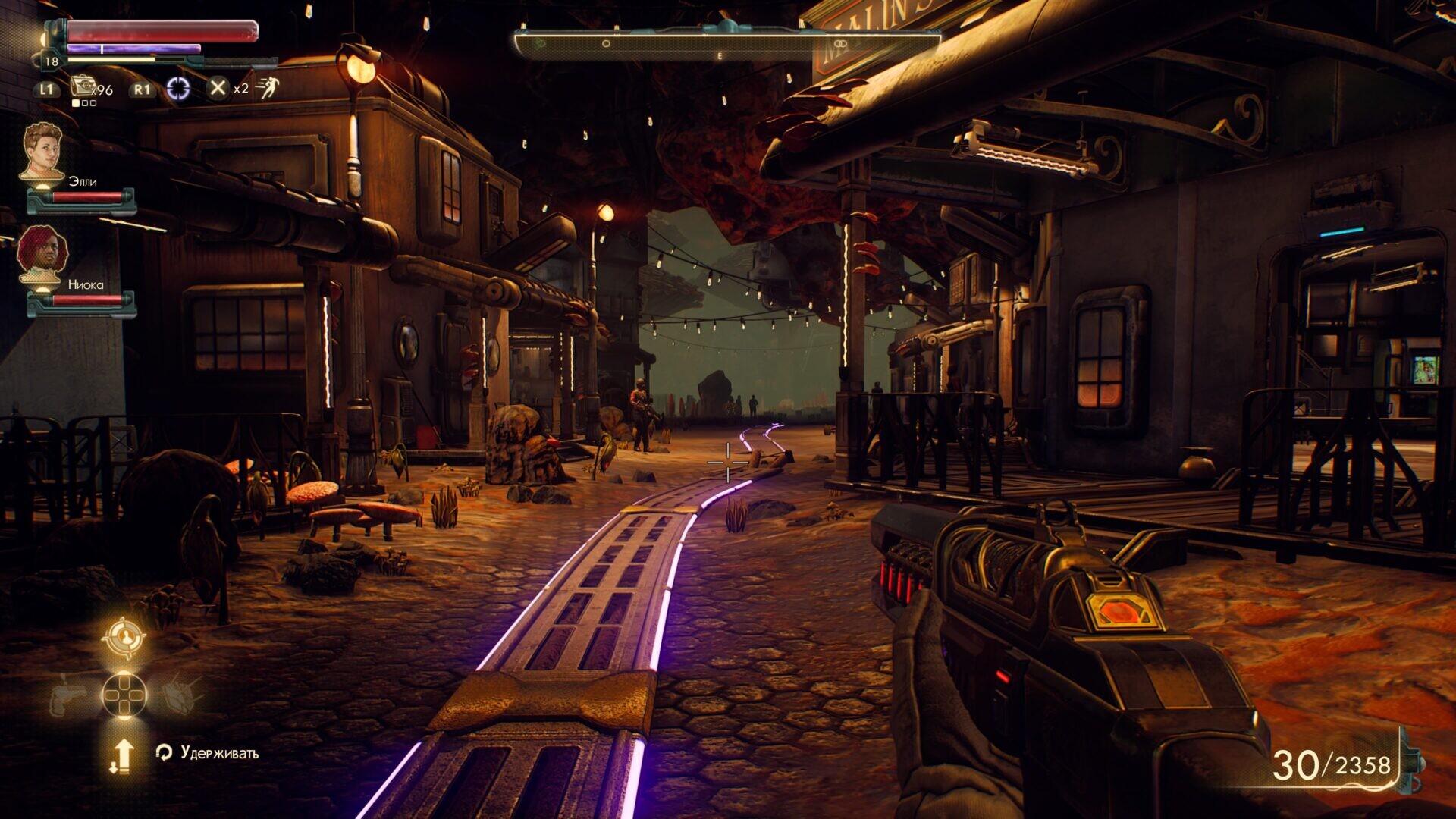Select the up-arrow companion follow command icon
Image resolution: width=1456 pixels, height=819 pixels.
click(122, 756)
